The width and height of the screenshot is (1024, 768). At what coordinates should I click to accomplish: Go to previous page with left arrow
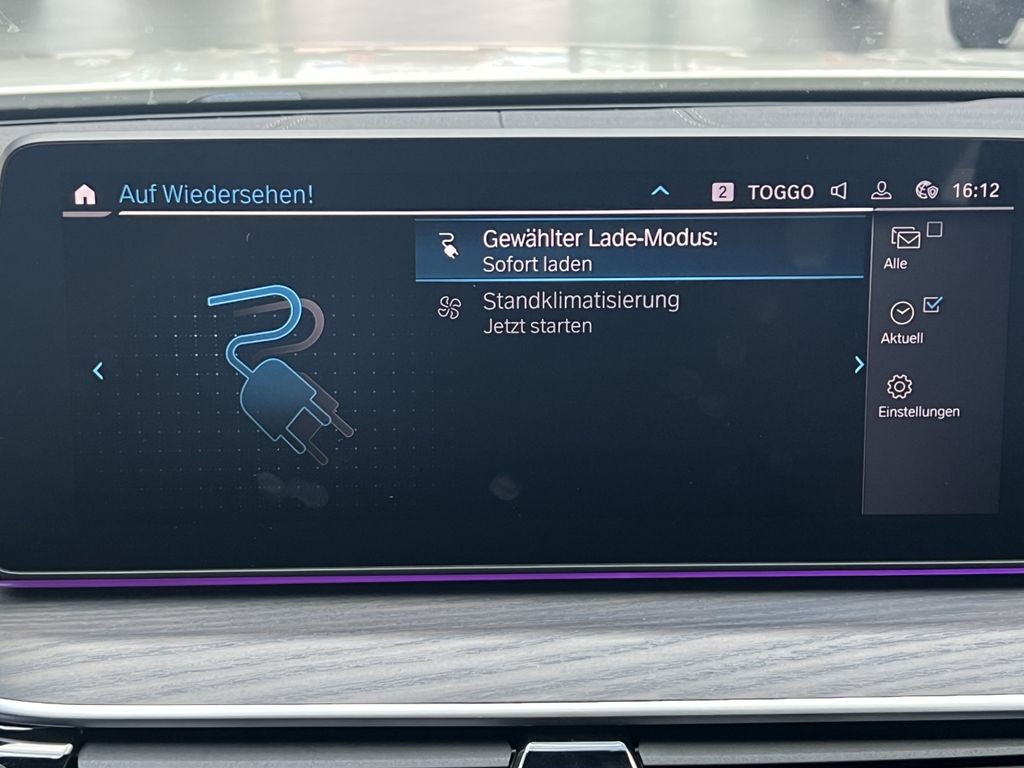(98, 371)
